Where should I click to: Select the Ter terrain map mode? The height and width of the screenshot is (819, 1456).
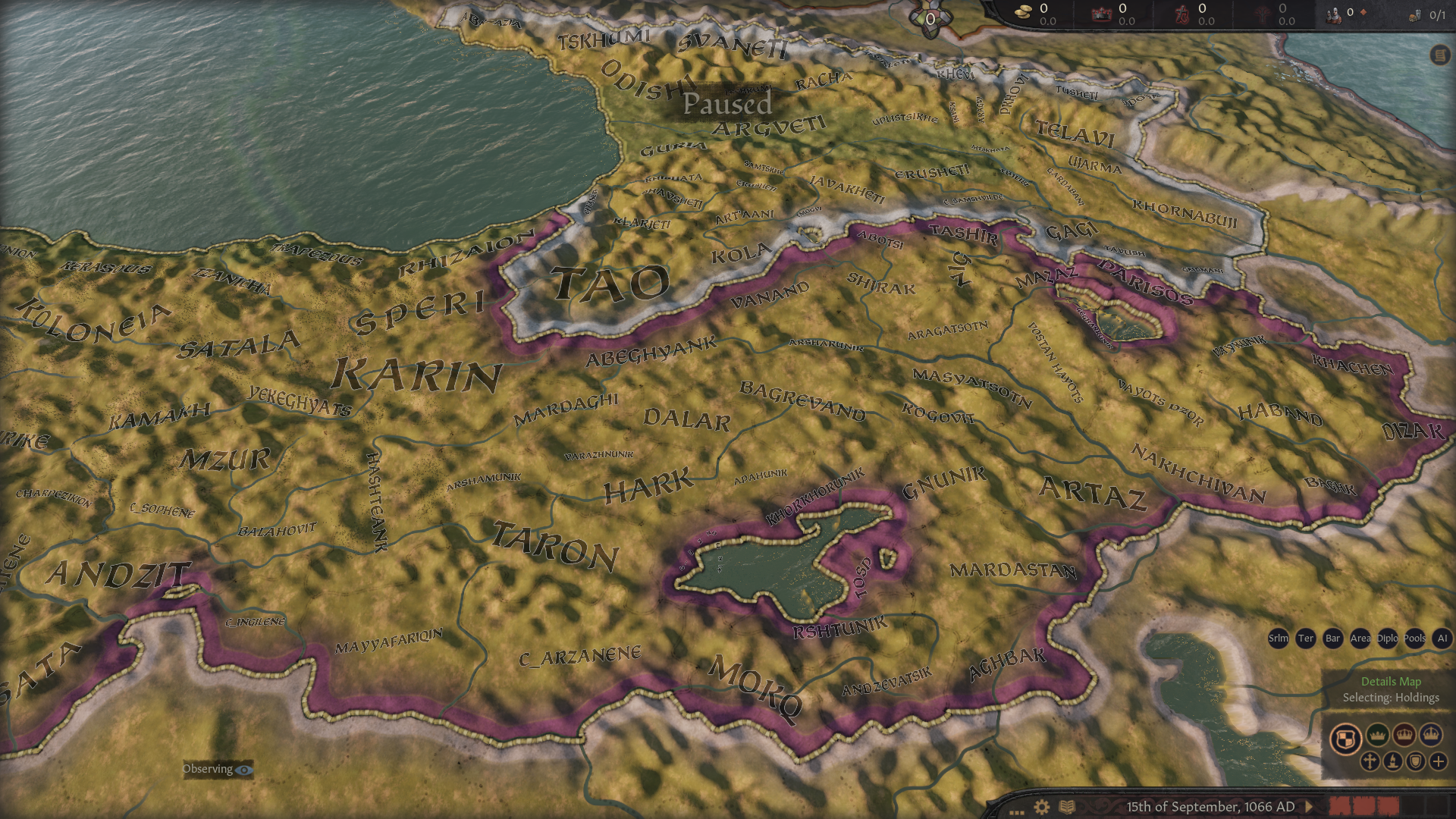coord(1306,639)
